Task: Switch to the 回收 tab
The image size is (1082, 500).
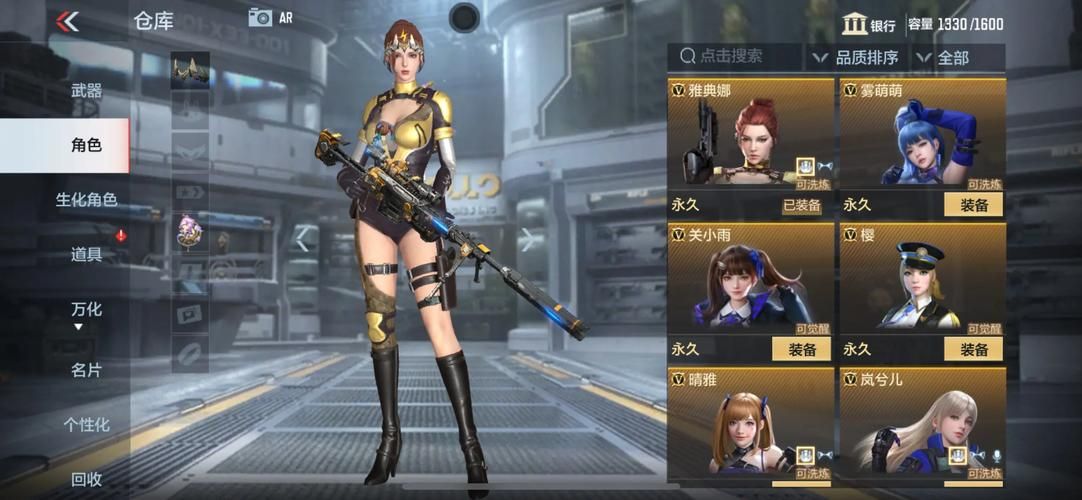Action: 86,479
